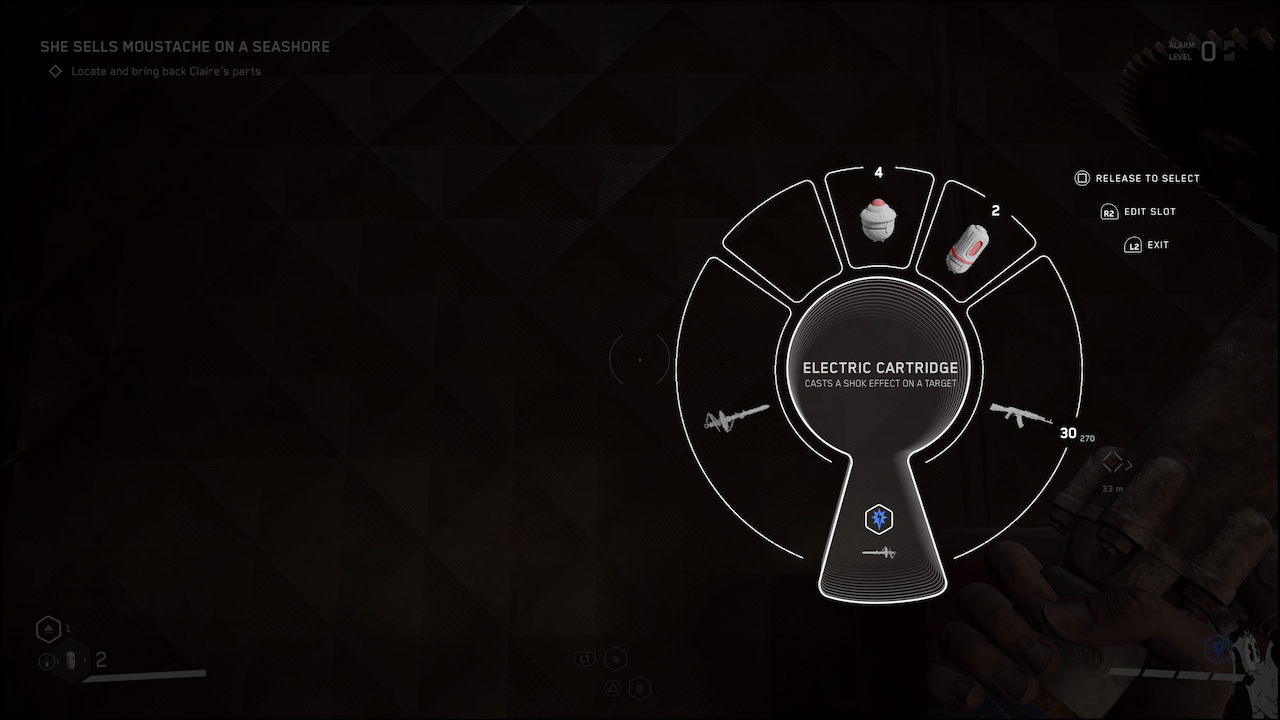Click the 30/270 ammo counter
Image resolution: width=1280 pixels, height=720 pixels.
point(1072,434)
